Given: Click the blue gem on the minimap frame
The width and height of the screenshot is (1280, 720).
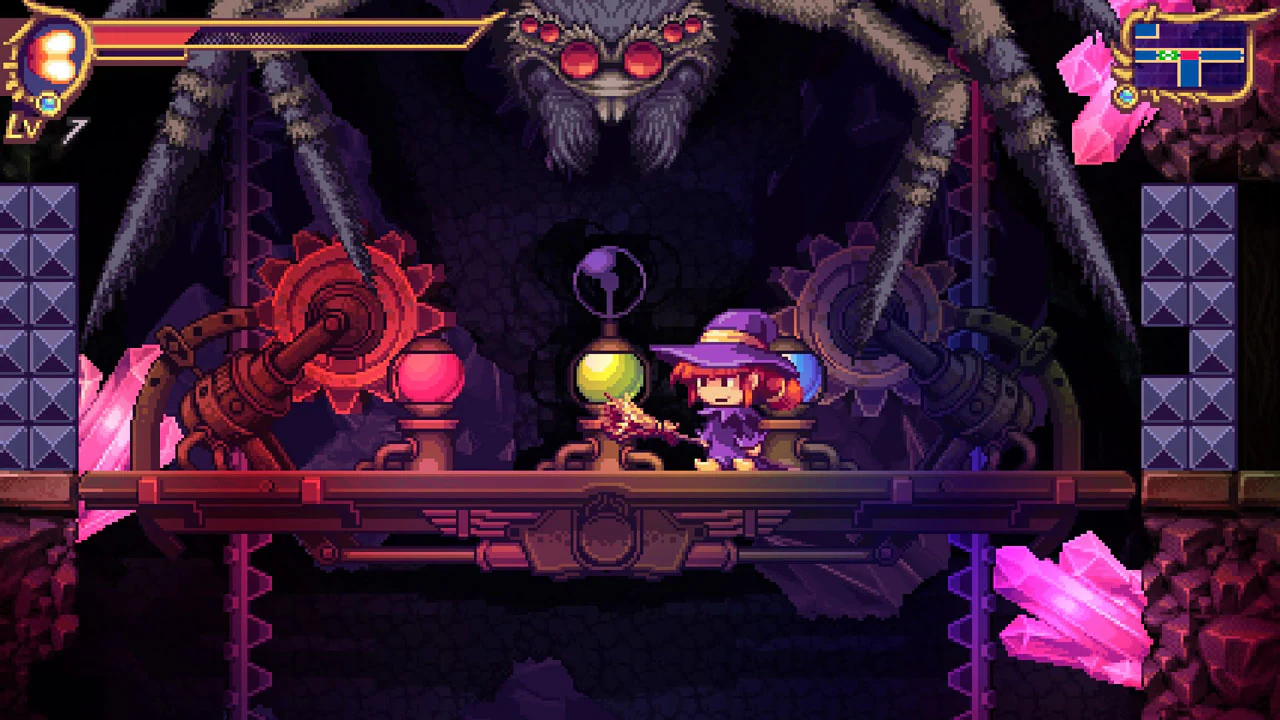Looking at the screenshot, I should point(1126,95).
